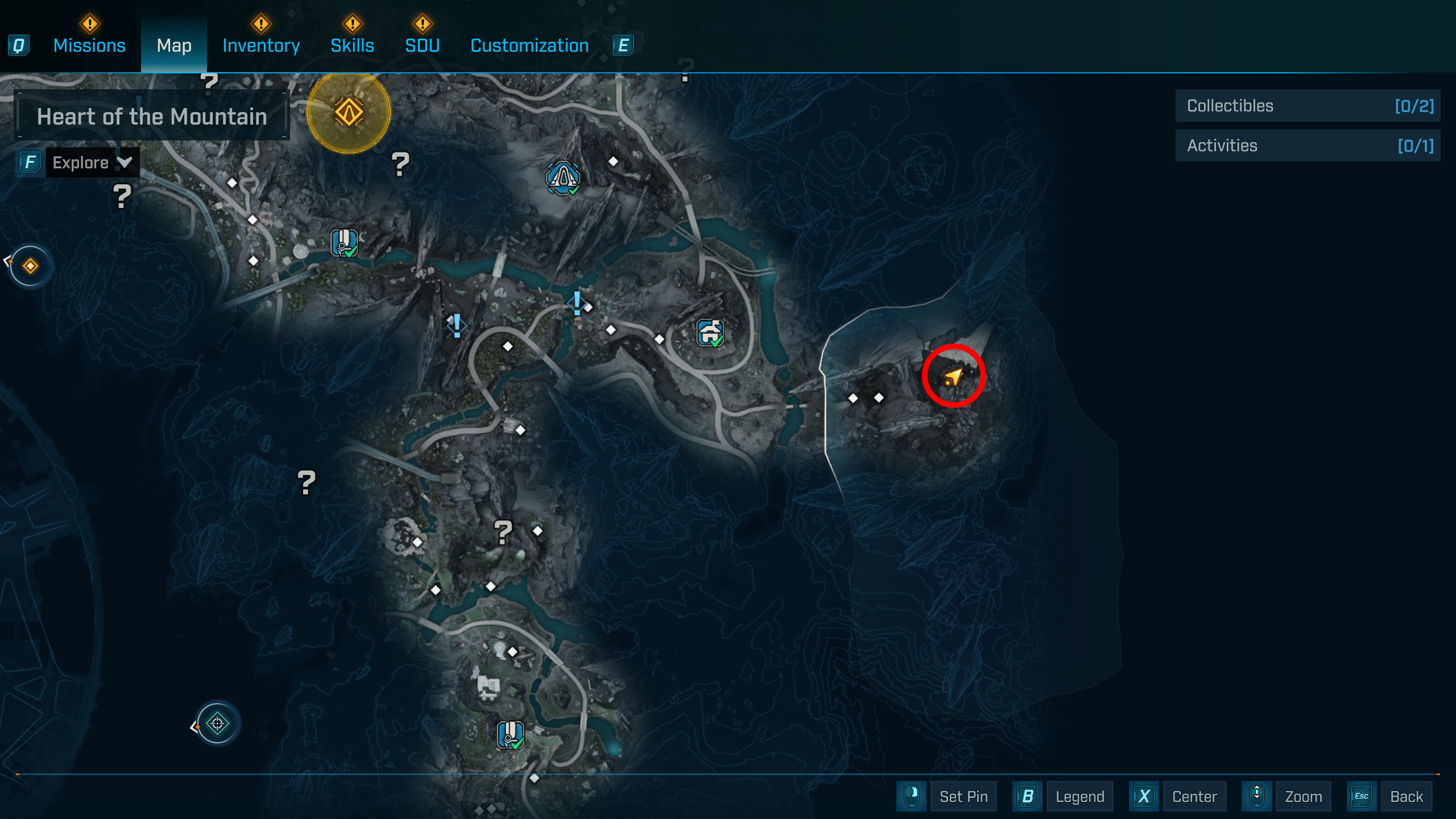Click the question mark beside the gold marker
1456x819 pixels.
(x=400, y=164)
